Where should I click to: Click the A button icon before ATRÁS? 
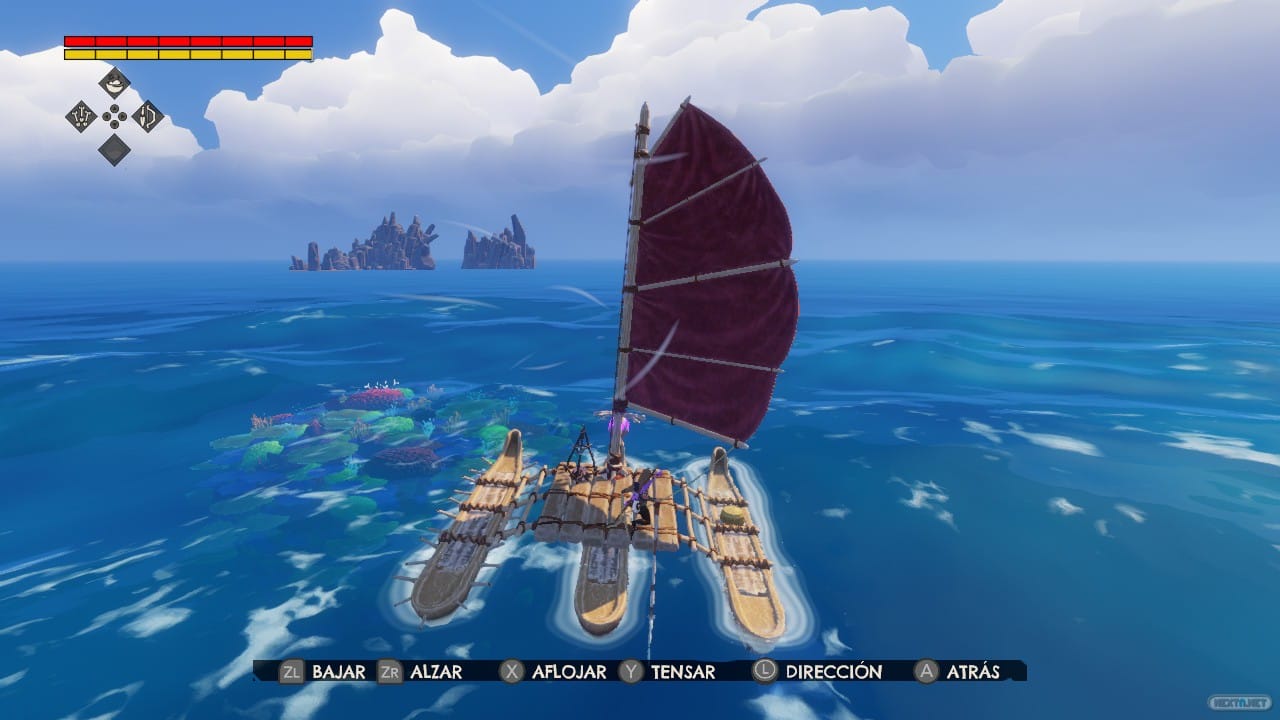click(x=925, y=672)
